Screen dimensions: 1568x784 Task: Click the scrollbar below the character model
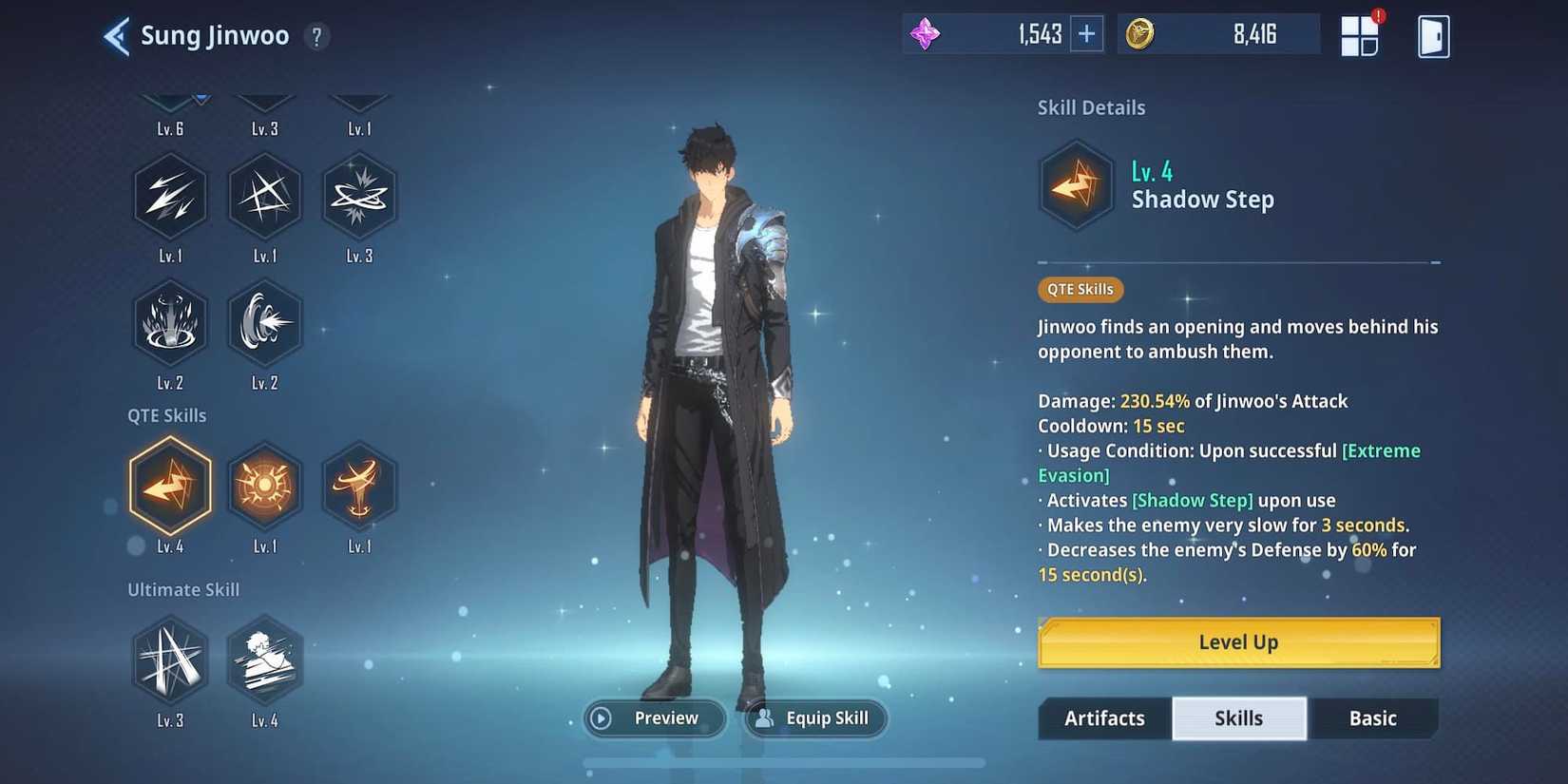[784, 763]
